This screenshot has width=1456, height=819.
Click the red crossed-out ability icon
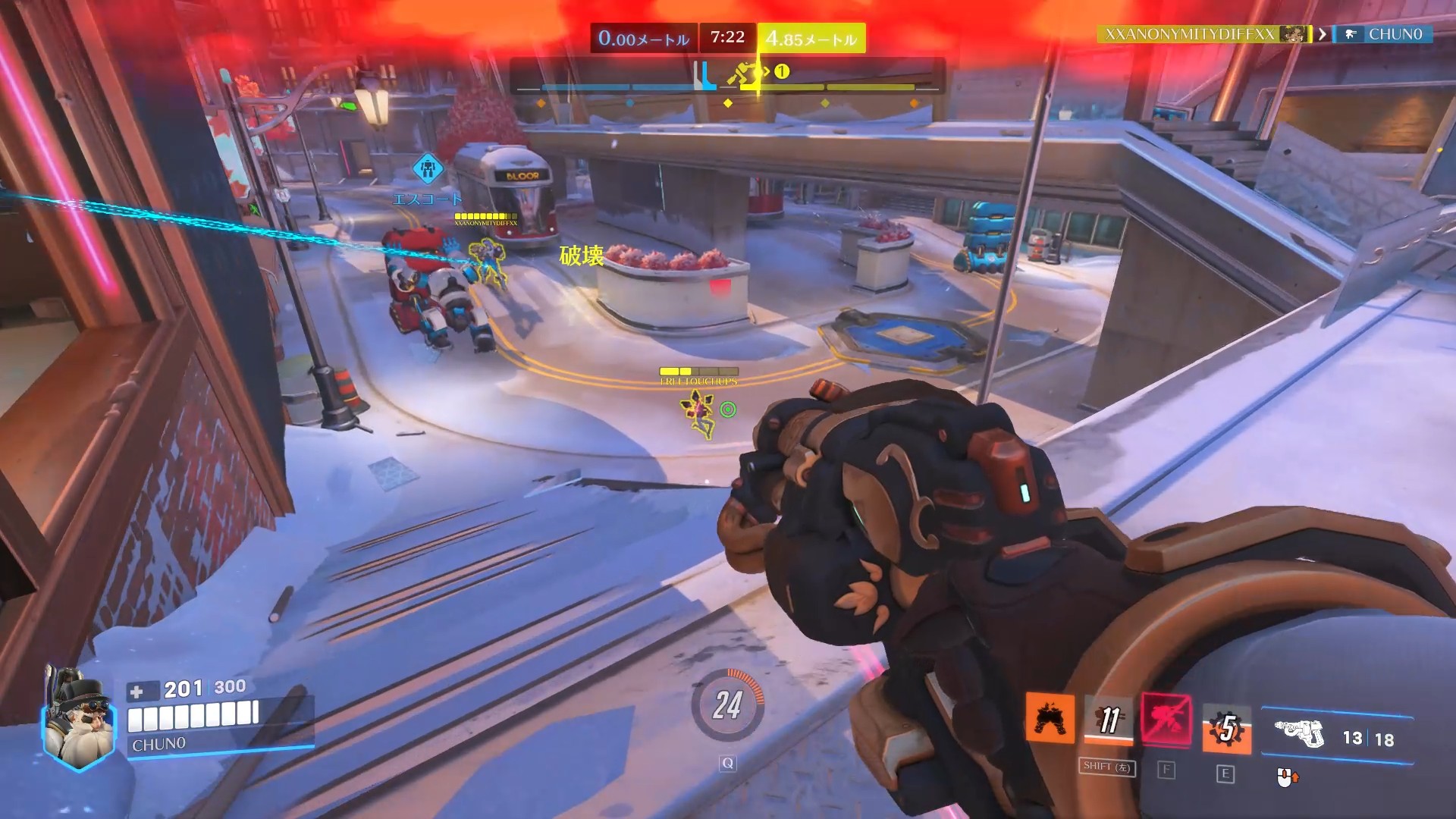click(x=1166, y=720)
